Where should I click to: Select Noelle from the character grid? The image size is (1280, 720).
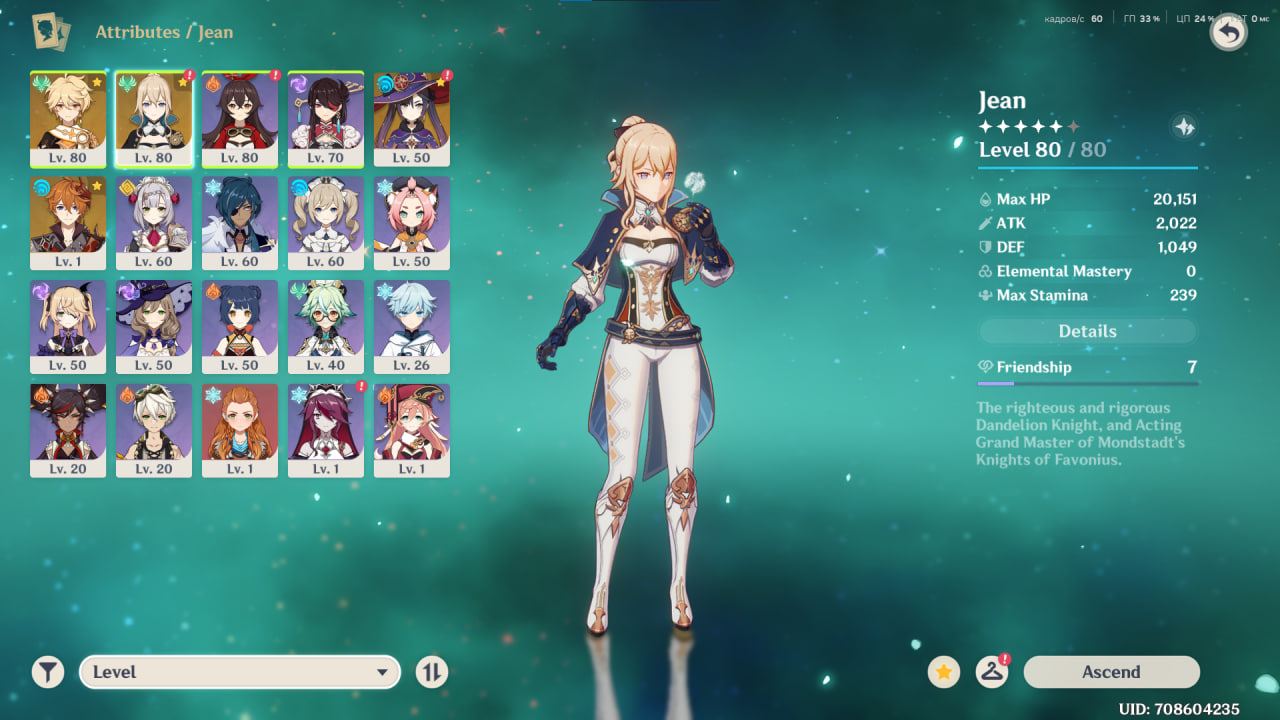tap(154, 222)
